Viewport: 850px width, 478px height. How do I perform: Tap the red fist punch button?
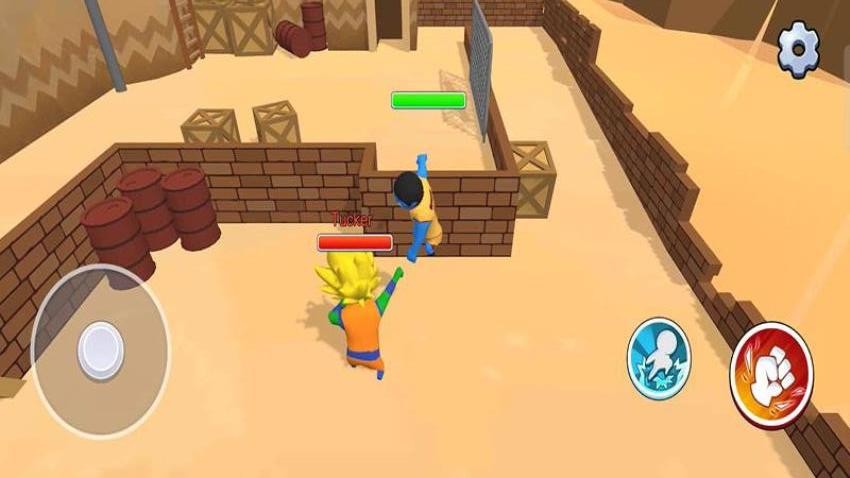point(771,373)
